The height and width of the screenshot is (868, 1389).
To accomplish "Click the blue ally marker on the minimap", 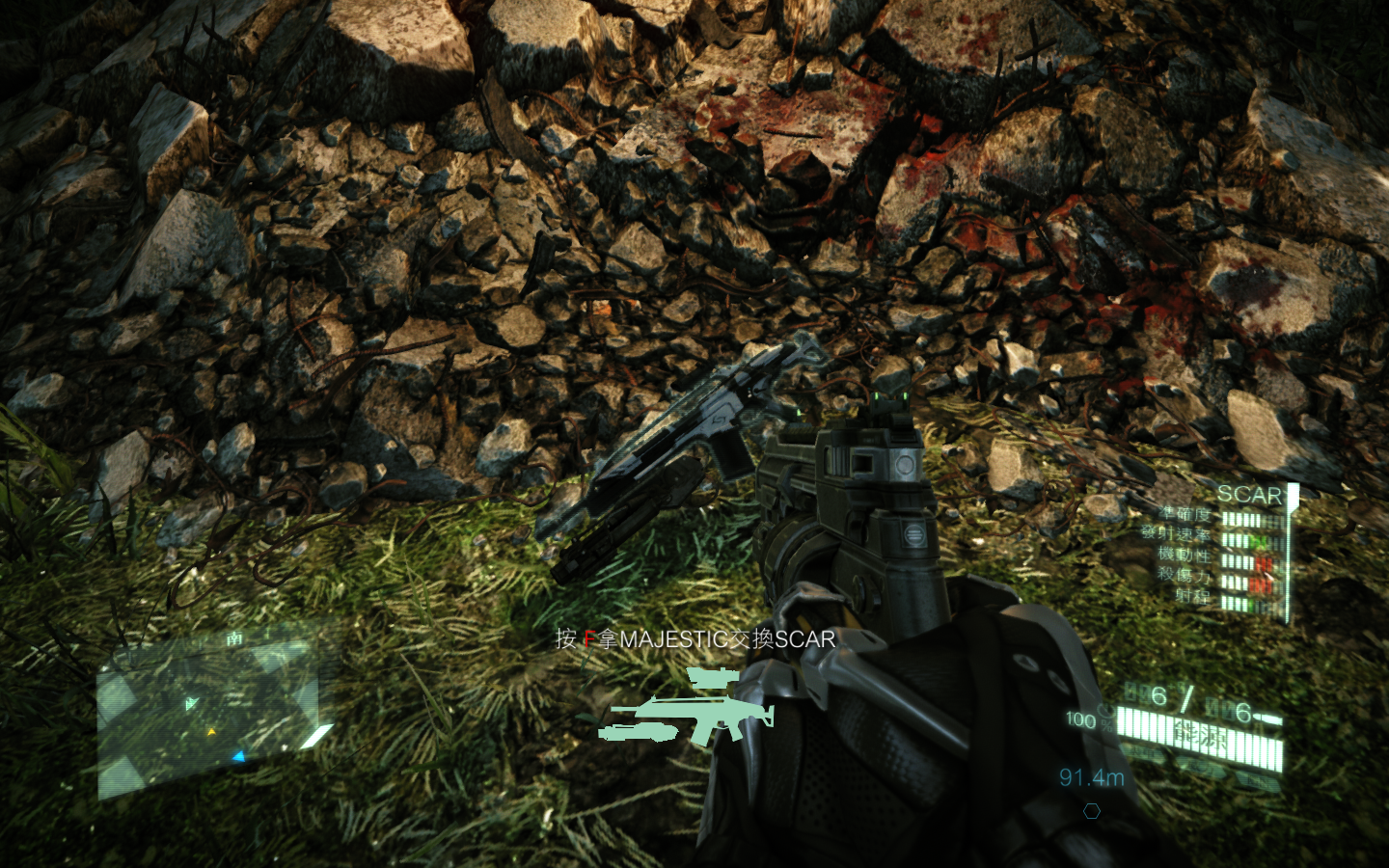I will click(x=239, y=757).
